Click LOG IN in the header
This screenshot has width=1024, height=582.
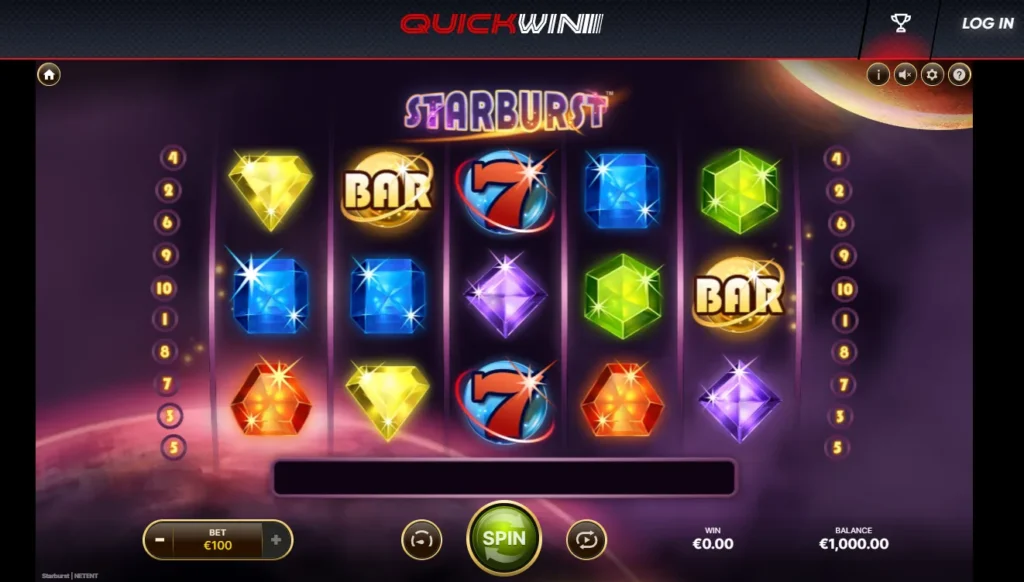pyautogui.click(x=987, y=23)
